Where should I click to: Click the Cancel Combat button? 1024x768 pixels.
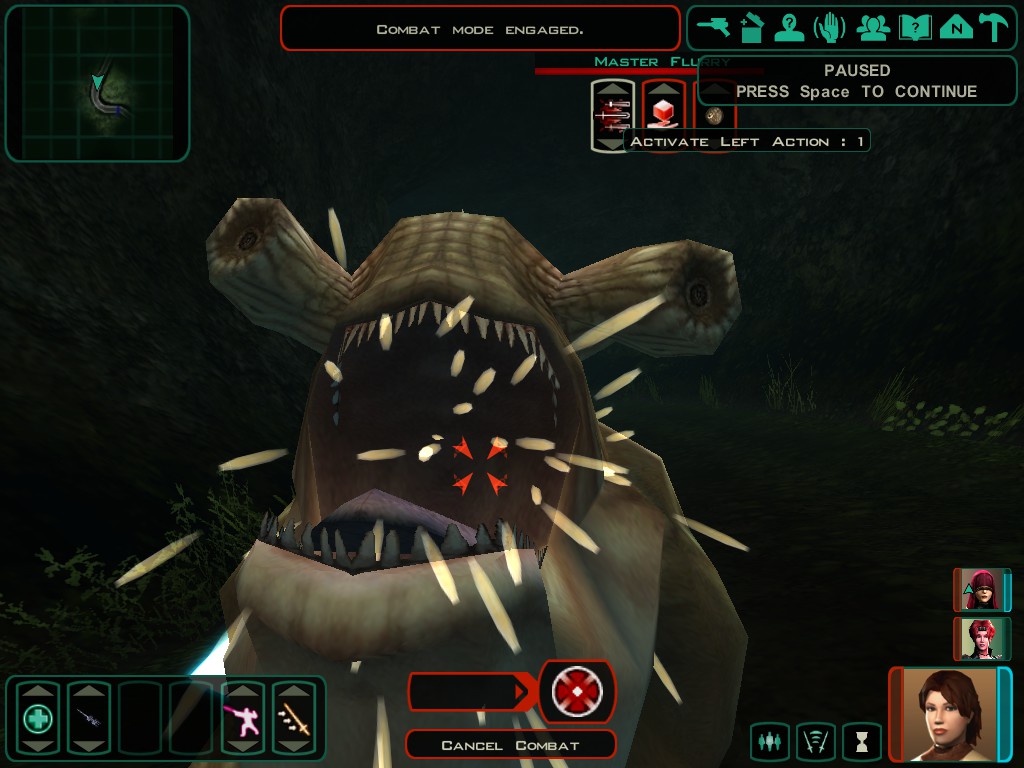[510, 745]
